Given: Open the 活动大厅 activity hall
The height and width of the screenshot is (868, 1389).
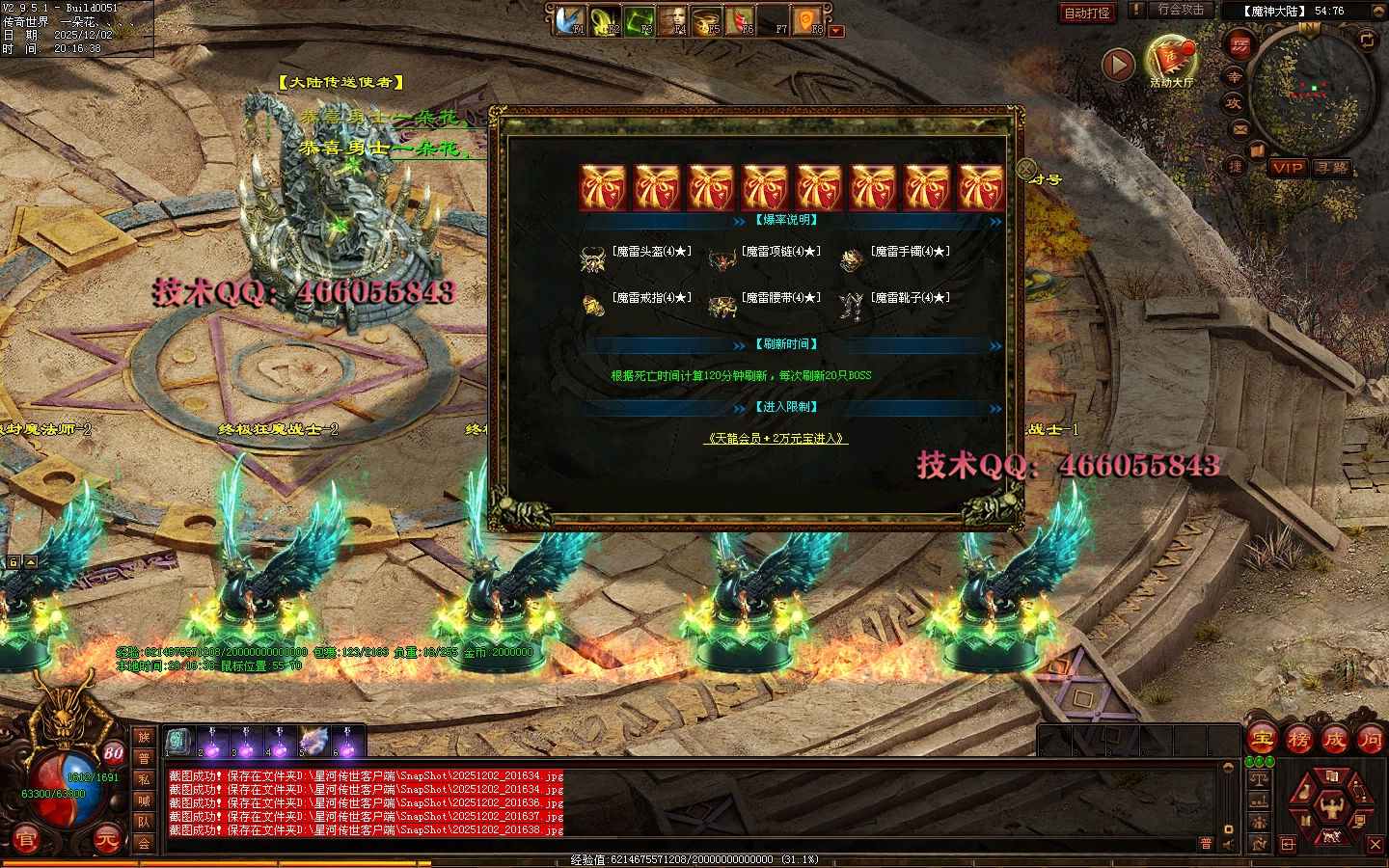Looking at the screenshot, I should (x=1171, y=62).
